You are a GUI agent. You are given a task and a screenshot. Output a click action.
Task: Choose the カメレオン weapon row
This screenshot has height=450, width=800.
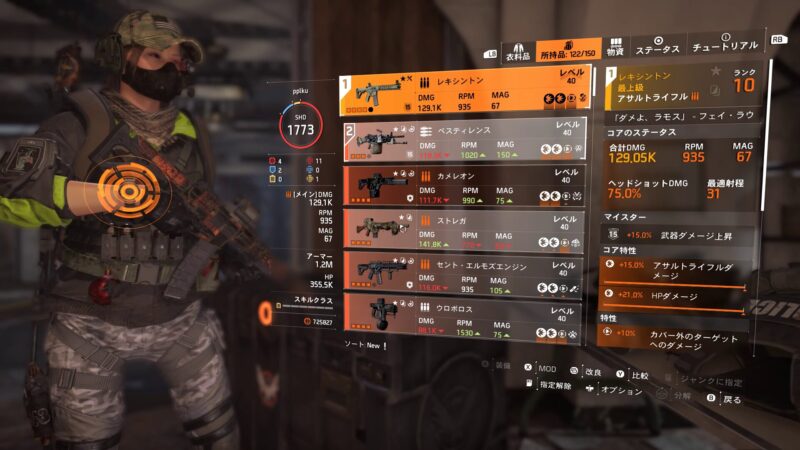pos(471,185)
